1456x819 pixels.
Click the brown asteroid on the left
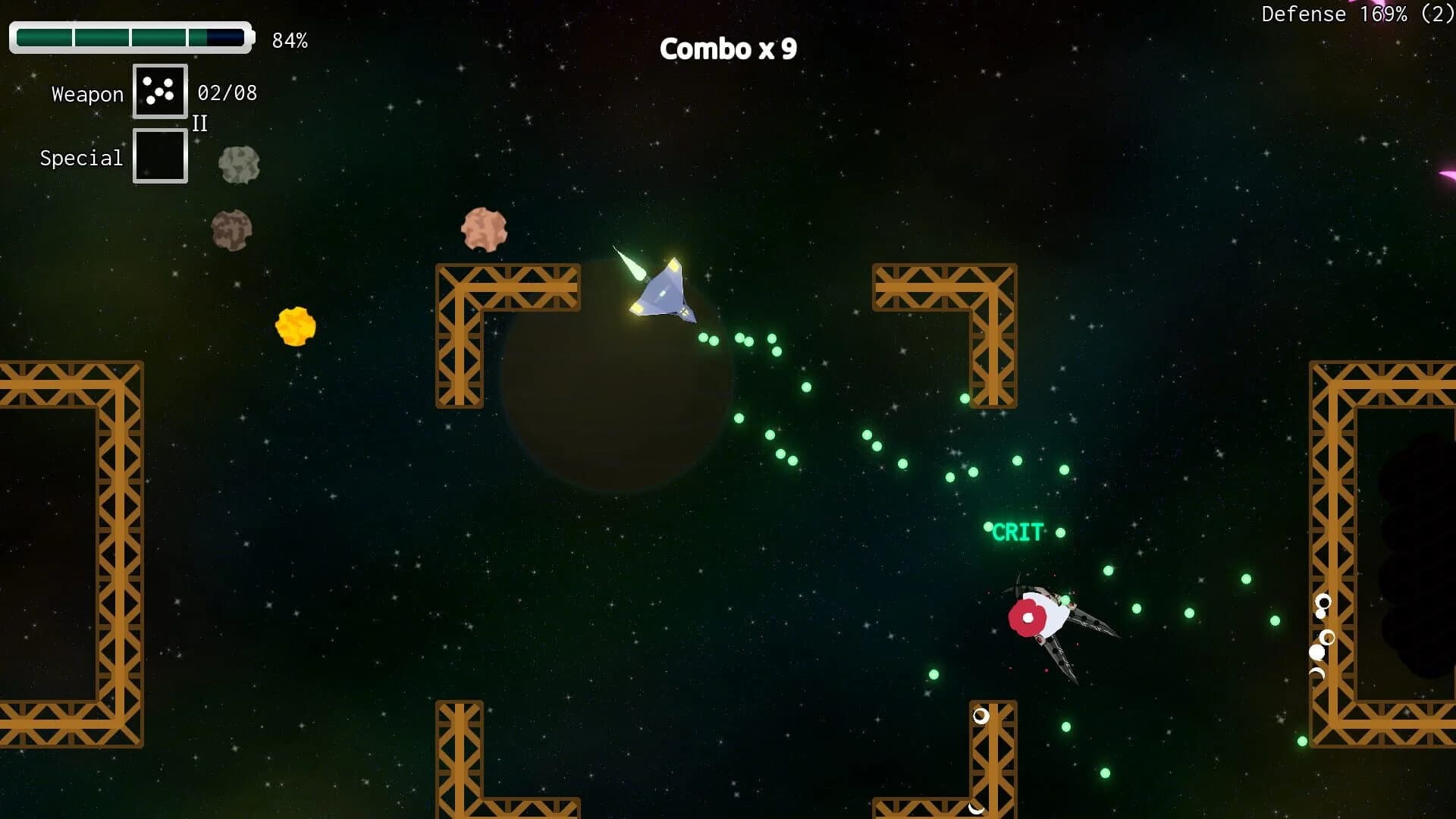[x=232, y=231]
